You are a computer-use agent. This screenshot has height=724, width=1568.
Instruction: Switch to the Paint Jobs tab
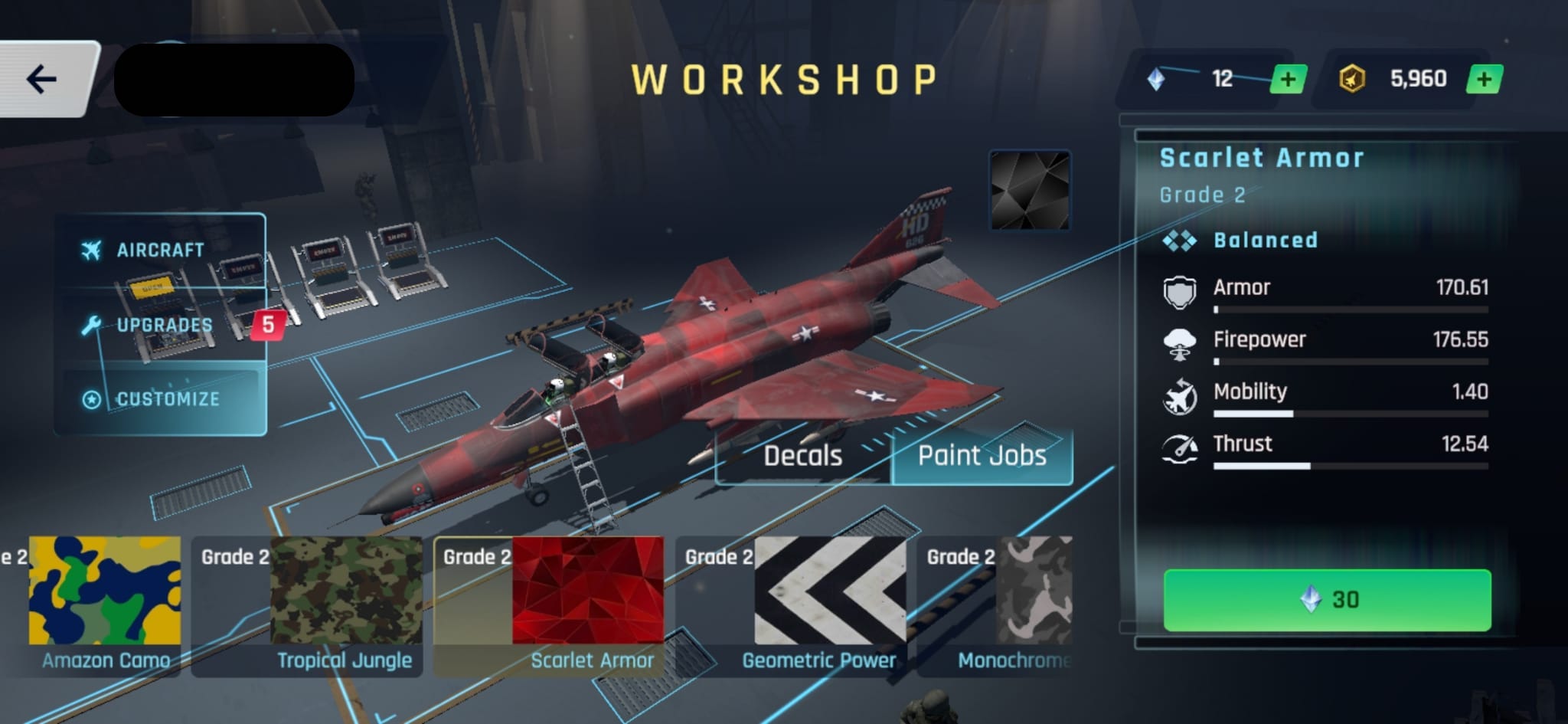(x=982, y=456)
